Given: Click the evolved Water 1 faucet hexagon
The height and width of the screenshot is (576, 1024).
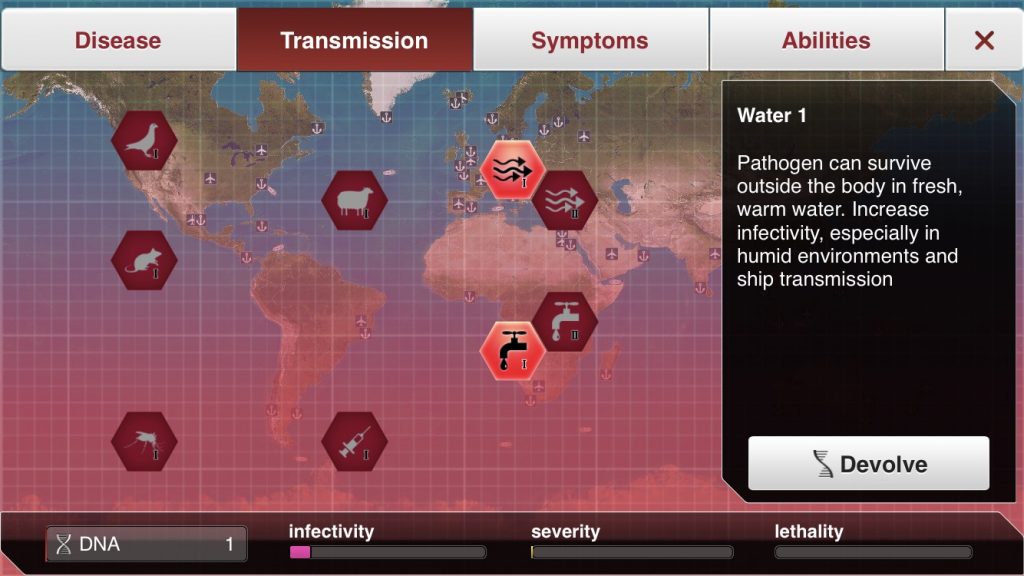Looking at the screenshot, I should pyautogui.click(x=512, y=350).
